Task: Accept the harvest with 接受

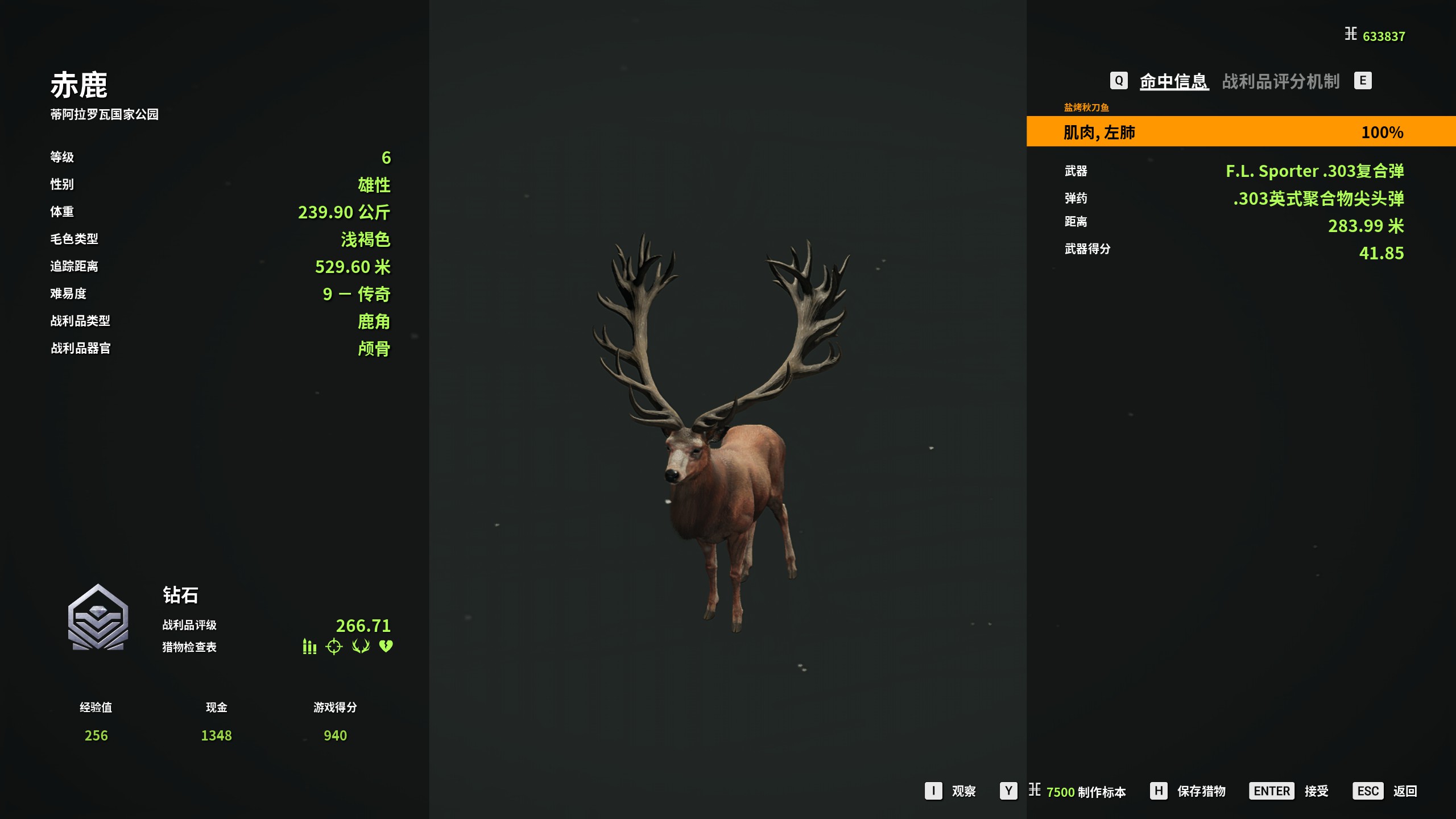Action: pyautogui.click(x=1316, y=791)
